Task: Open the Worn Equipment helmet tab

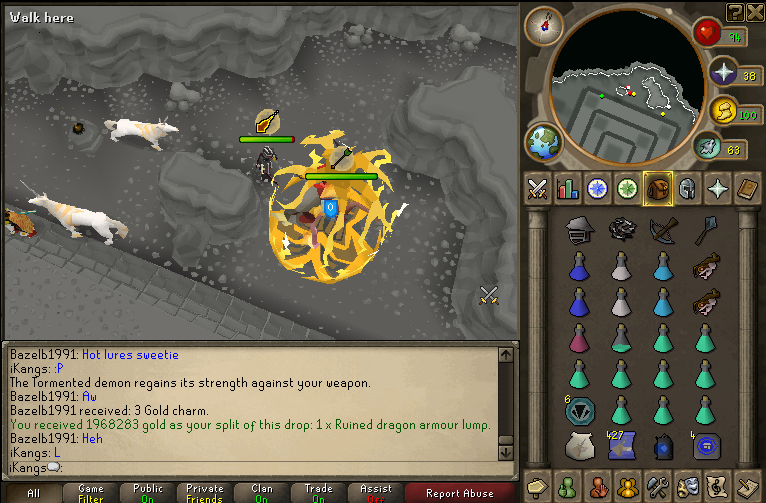Action: [x=688, y=188]
